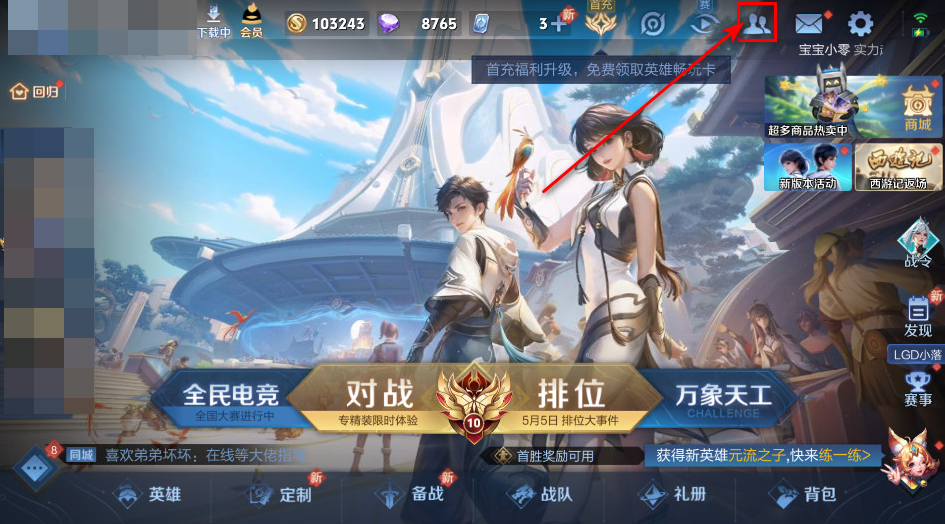Open the 定制 menu

281,494
